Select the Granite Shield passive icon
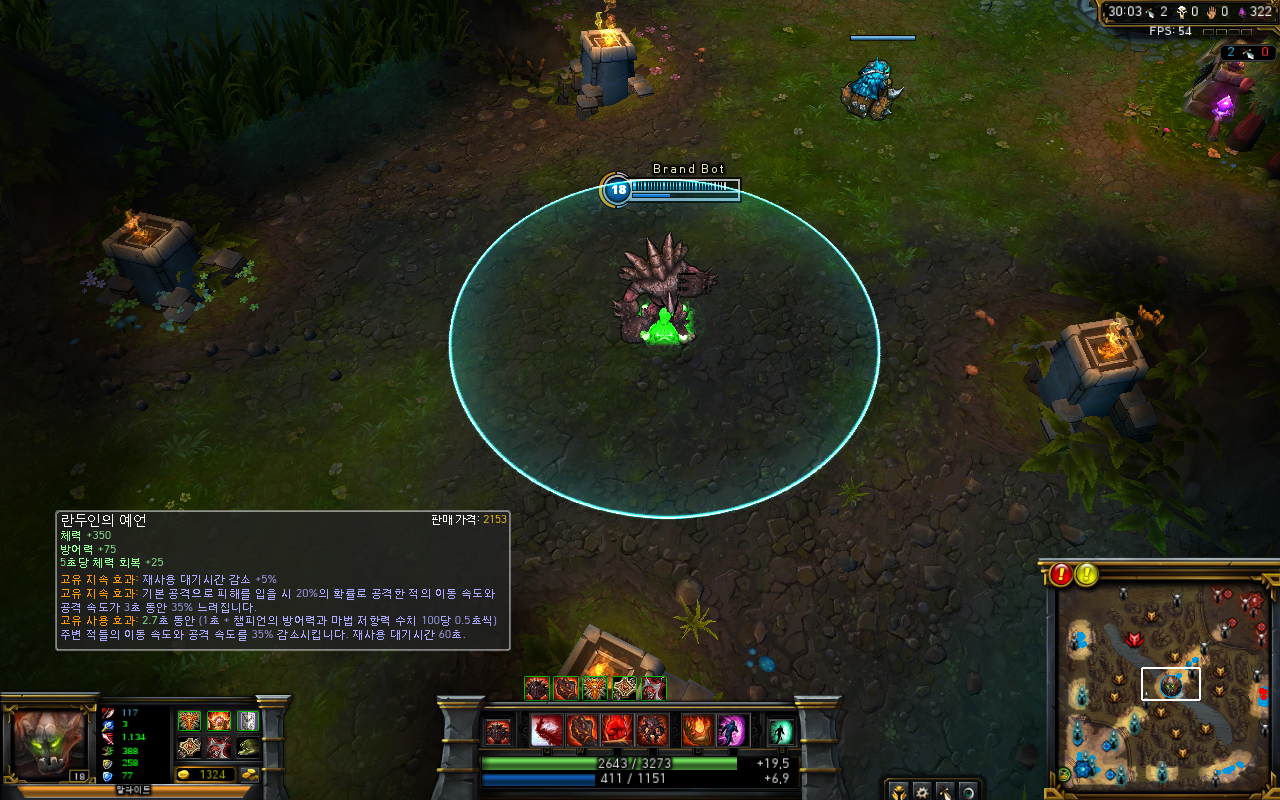1280x800 pixels. (x=497, y=732)
